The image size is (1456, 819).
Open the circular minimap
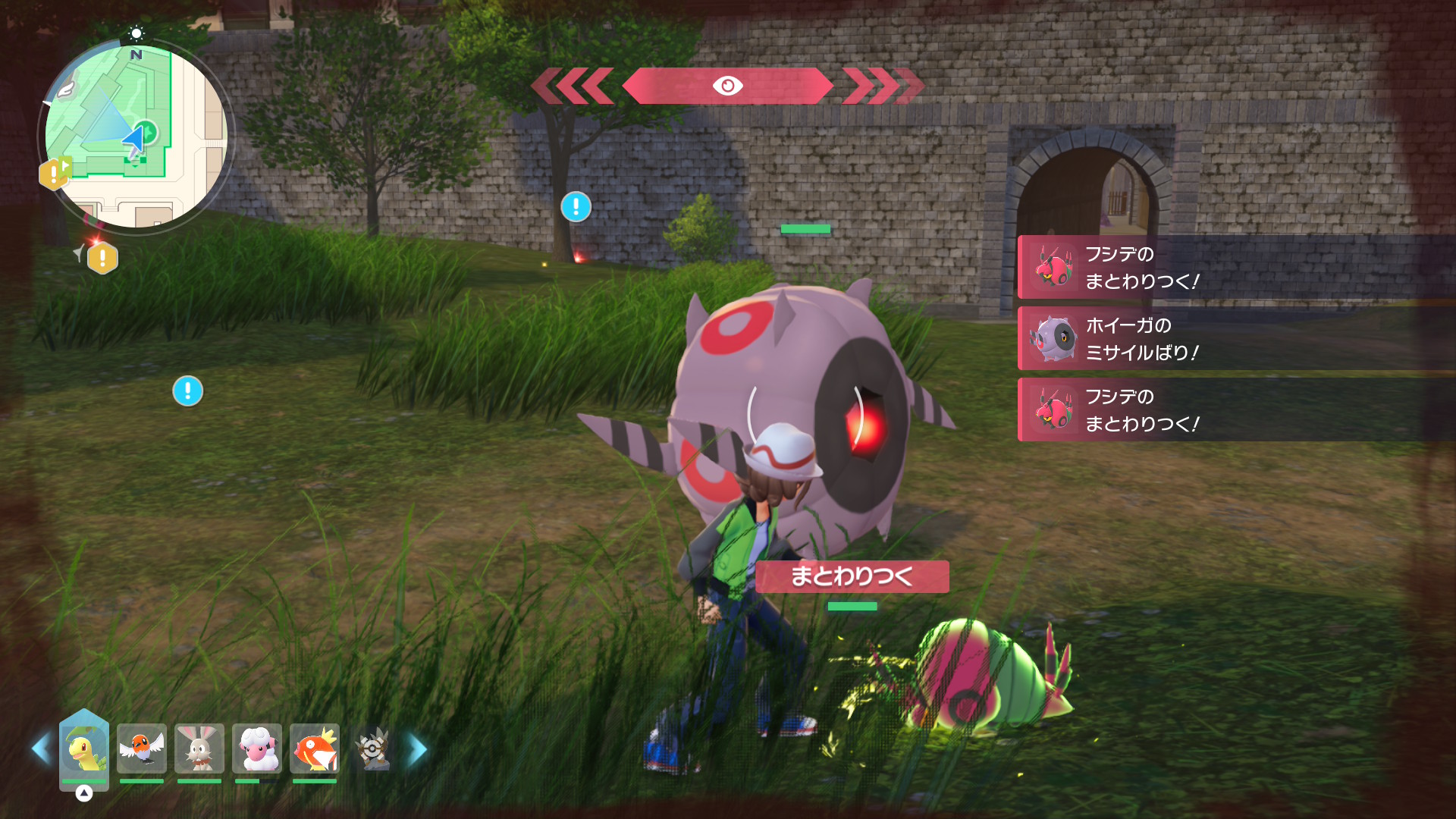click(x=136, y=137)
